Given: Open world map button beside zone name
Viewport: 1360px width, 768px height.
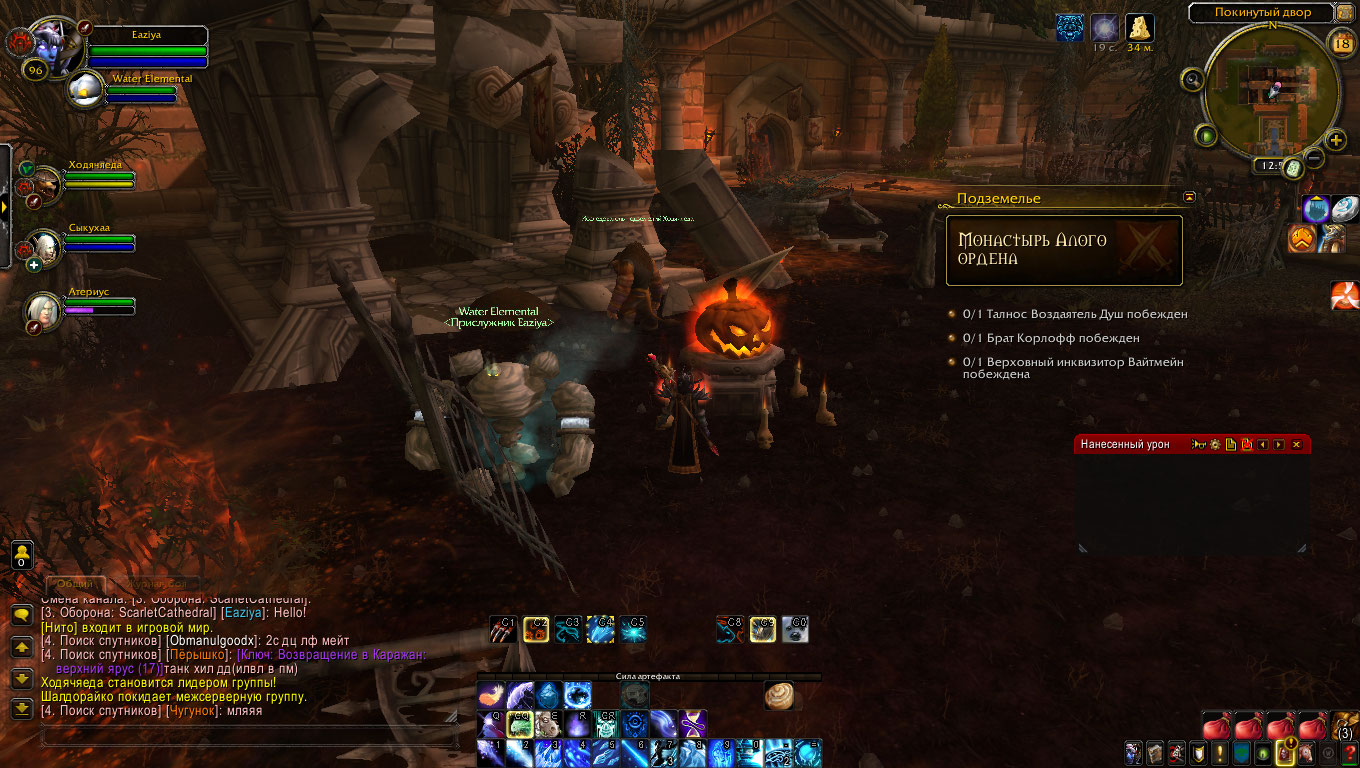Looking at the screenshot, I should click(x=1345, y=13).
